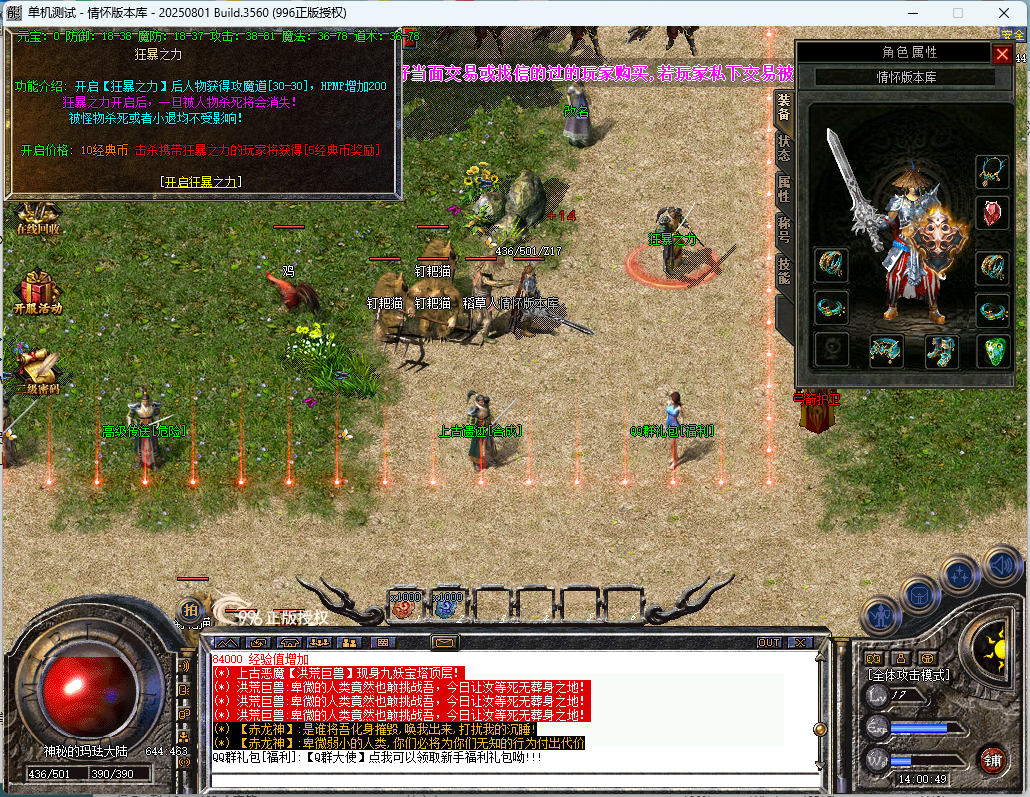Viewport: 1030px width, 797px height.
Task: Click the round 拍 auction button
Action: tap(190, 609)
